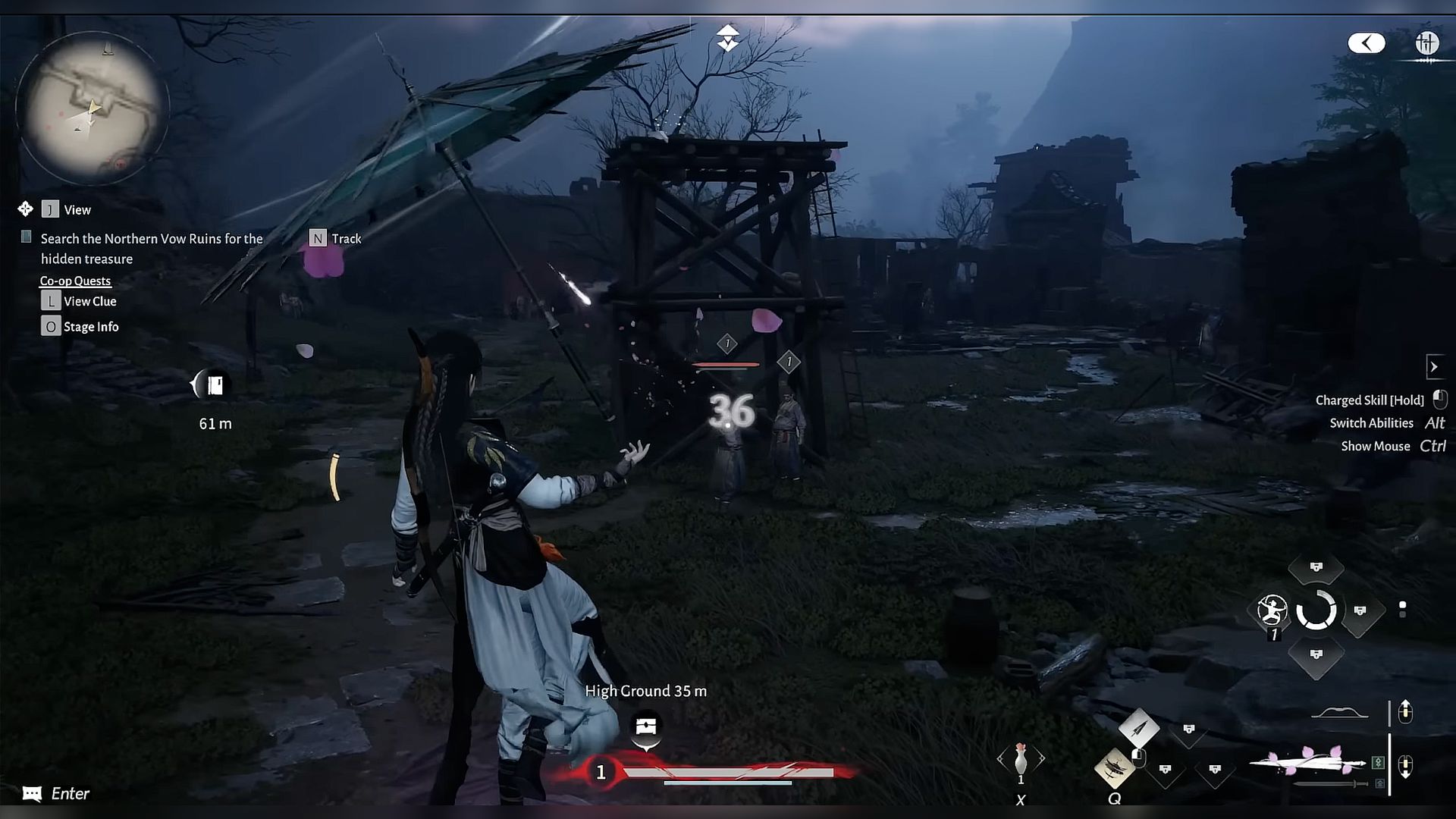Open the round emblem menu icon

point(1426,43)
